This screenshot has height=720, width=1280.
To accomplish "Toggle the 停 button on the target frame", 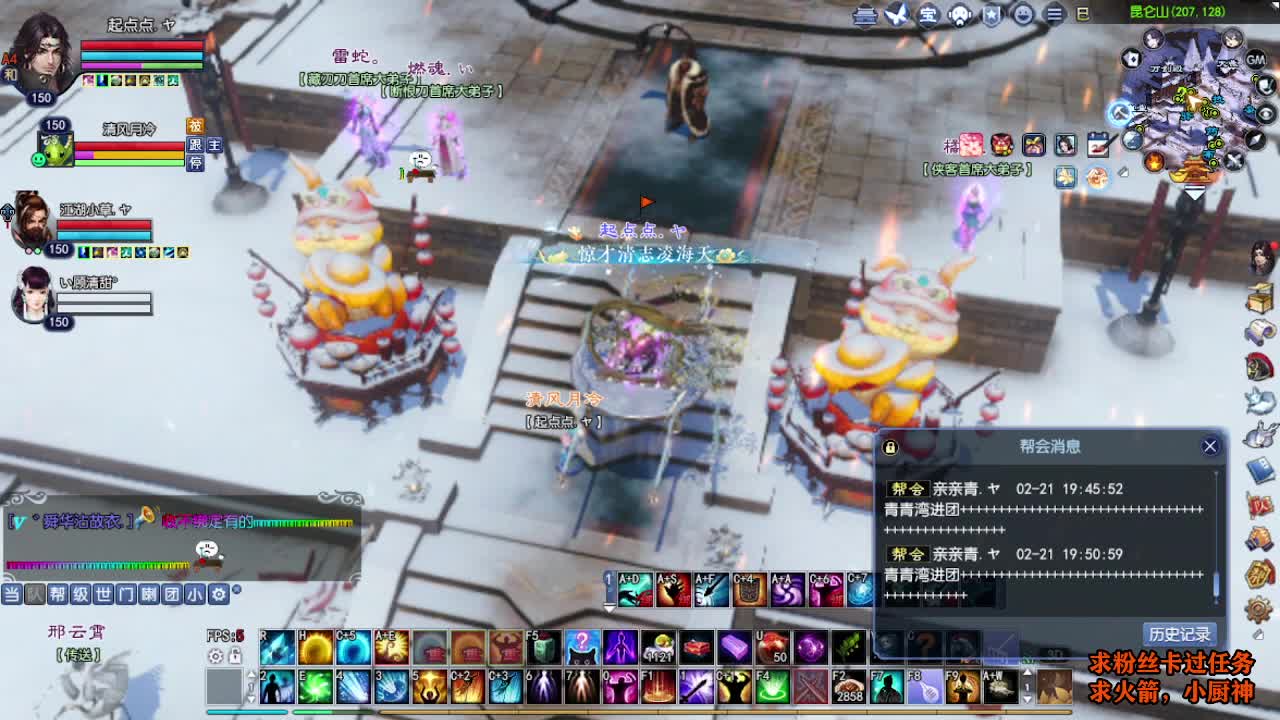I will pyautogui.click(x=196, y=162).
